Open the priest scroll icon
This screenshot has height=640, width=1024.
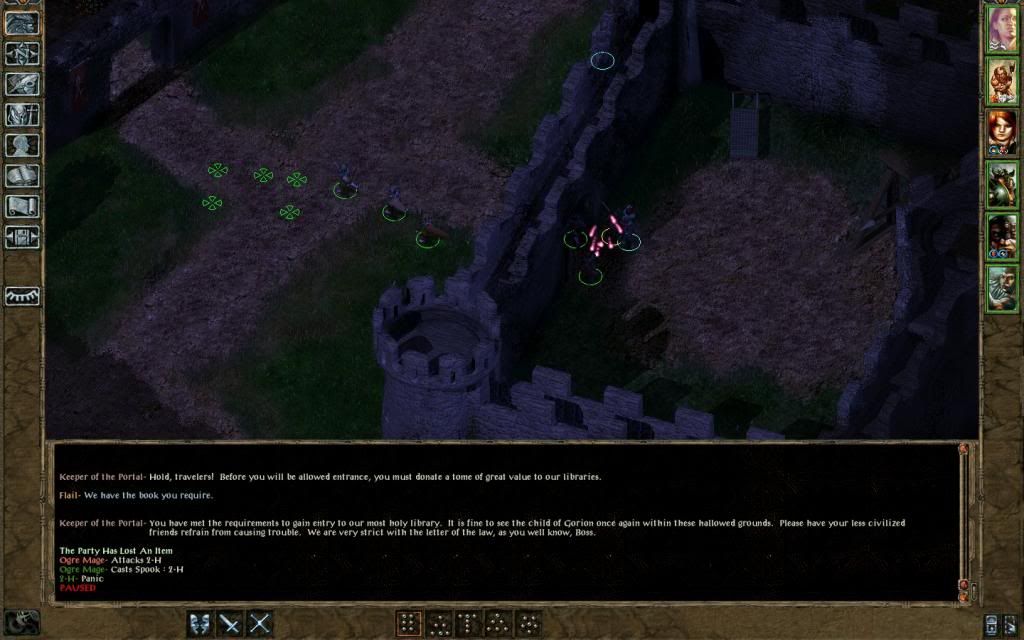coord(21,207)
